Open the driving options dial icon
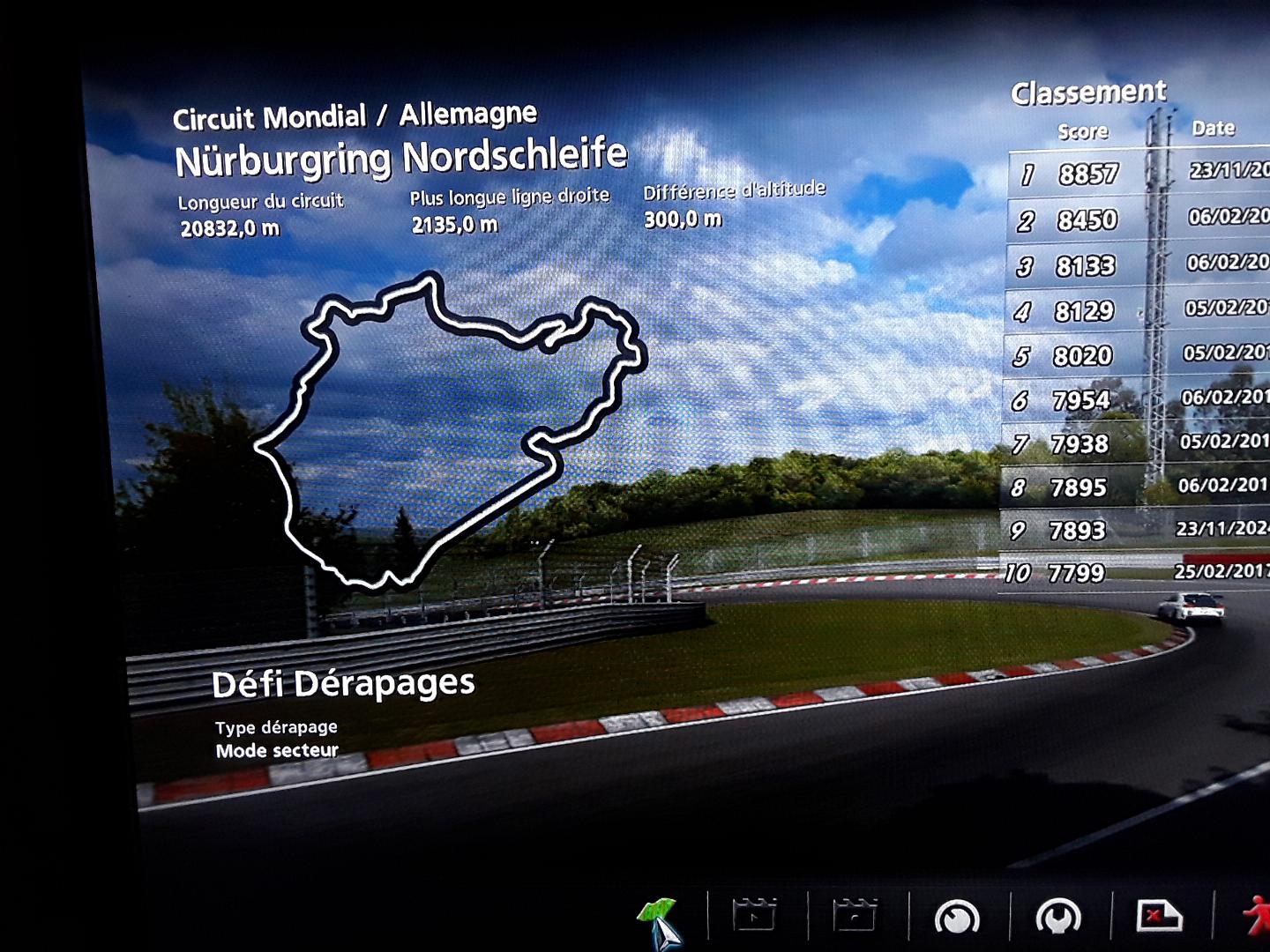The width and height of the screenshot is (1270, 952). 956,918
